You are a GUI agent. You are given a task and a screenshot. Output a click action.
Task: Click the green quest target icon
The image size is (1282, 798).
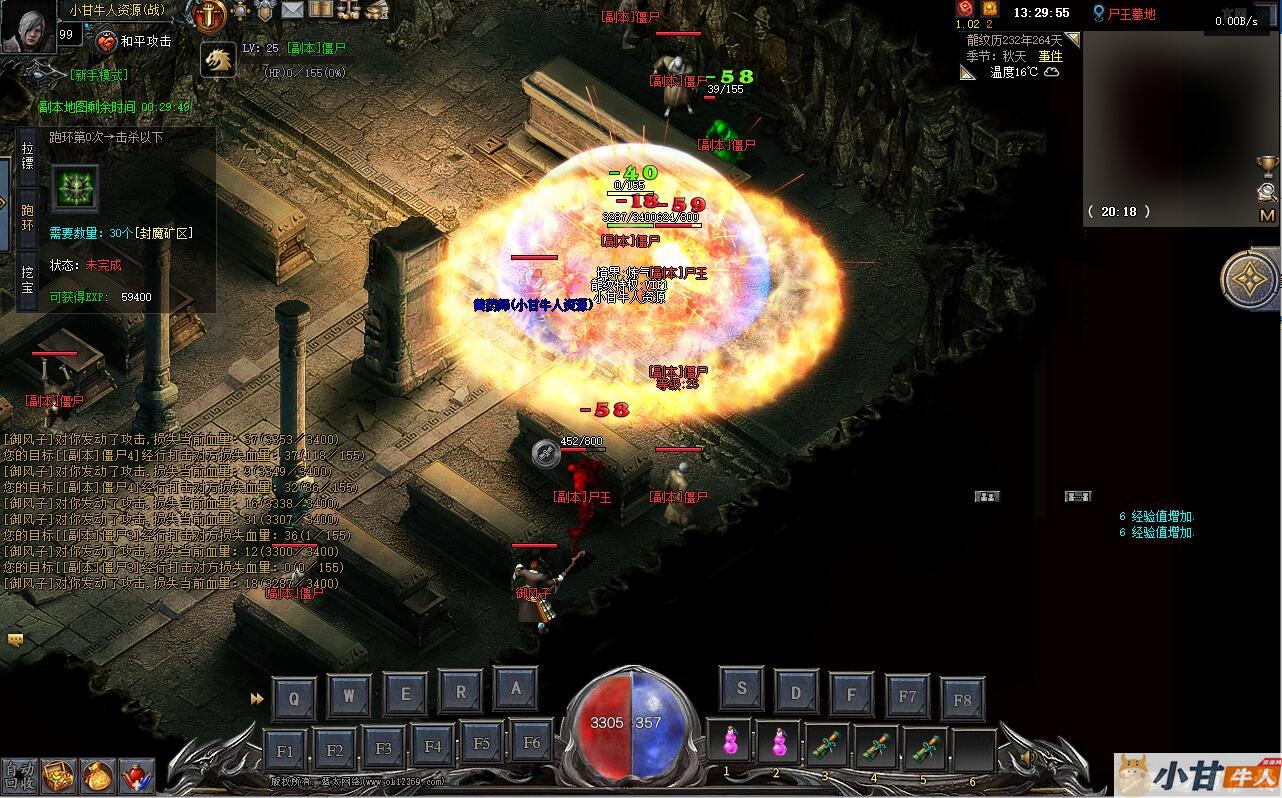pos(75,188)
